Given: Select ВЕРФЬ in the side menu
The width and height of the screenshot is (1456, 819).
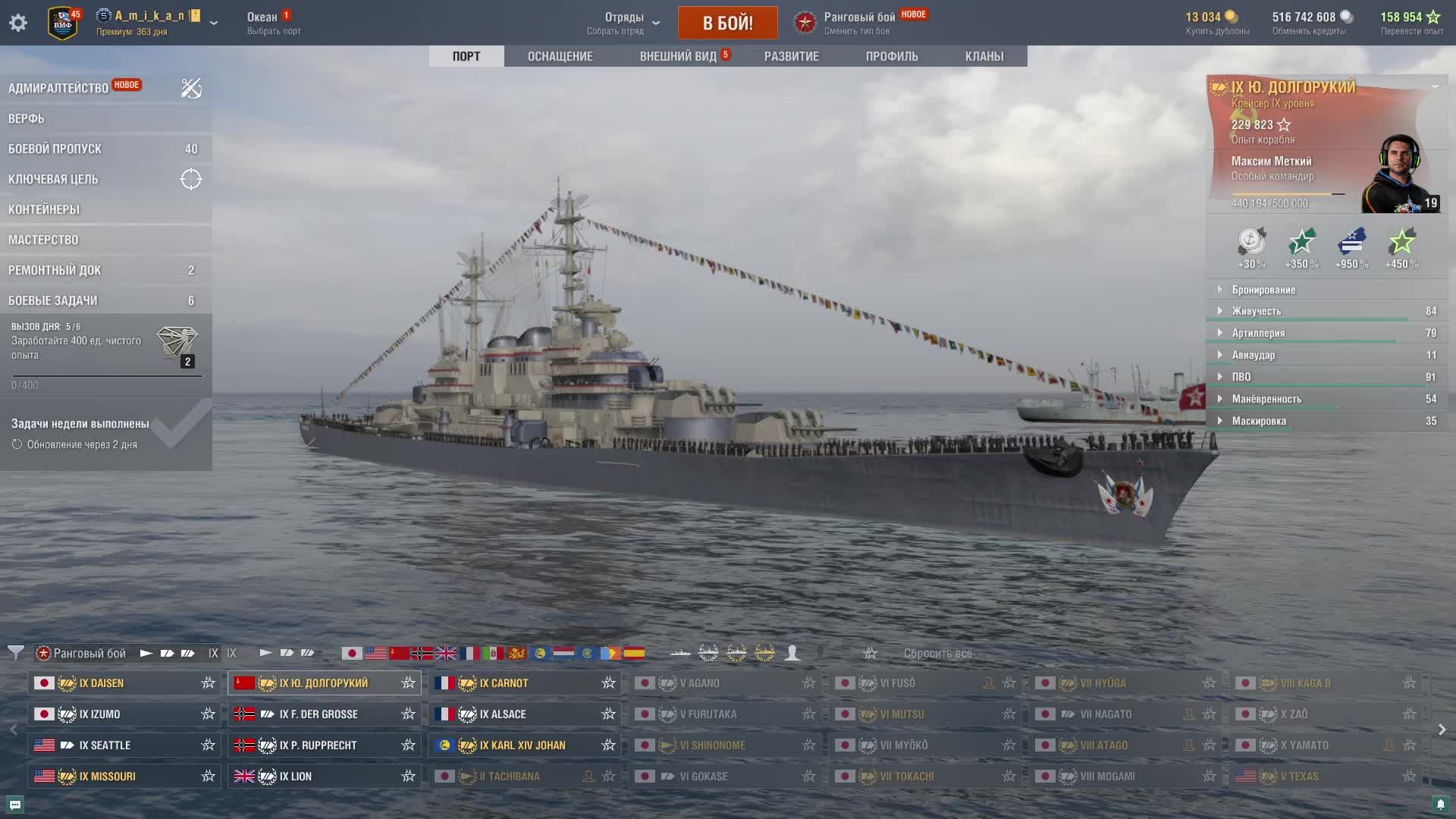Looking at the screenshot, I should tap(27, 118).
